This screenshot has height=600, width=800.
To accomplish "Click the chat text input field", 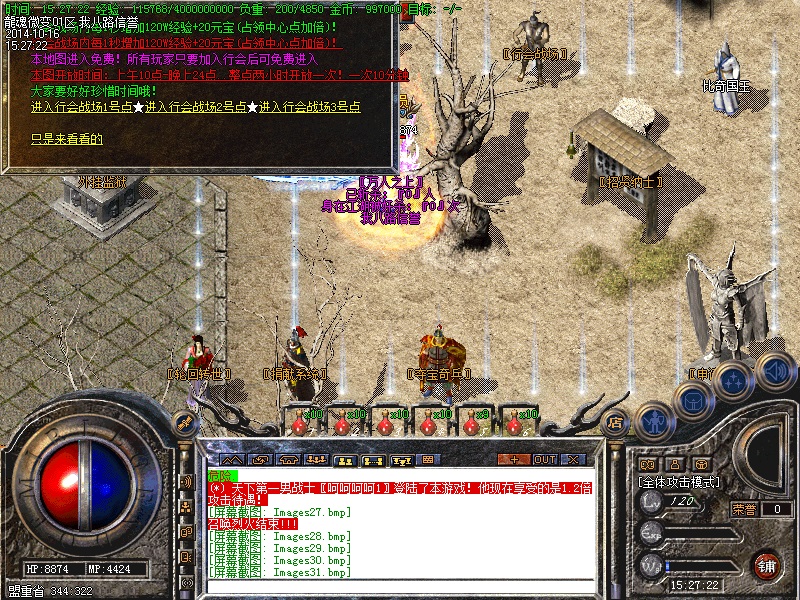I will click(400, 585).
